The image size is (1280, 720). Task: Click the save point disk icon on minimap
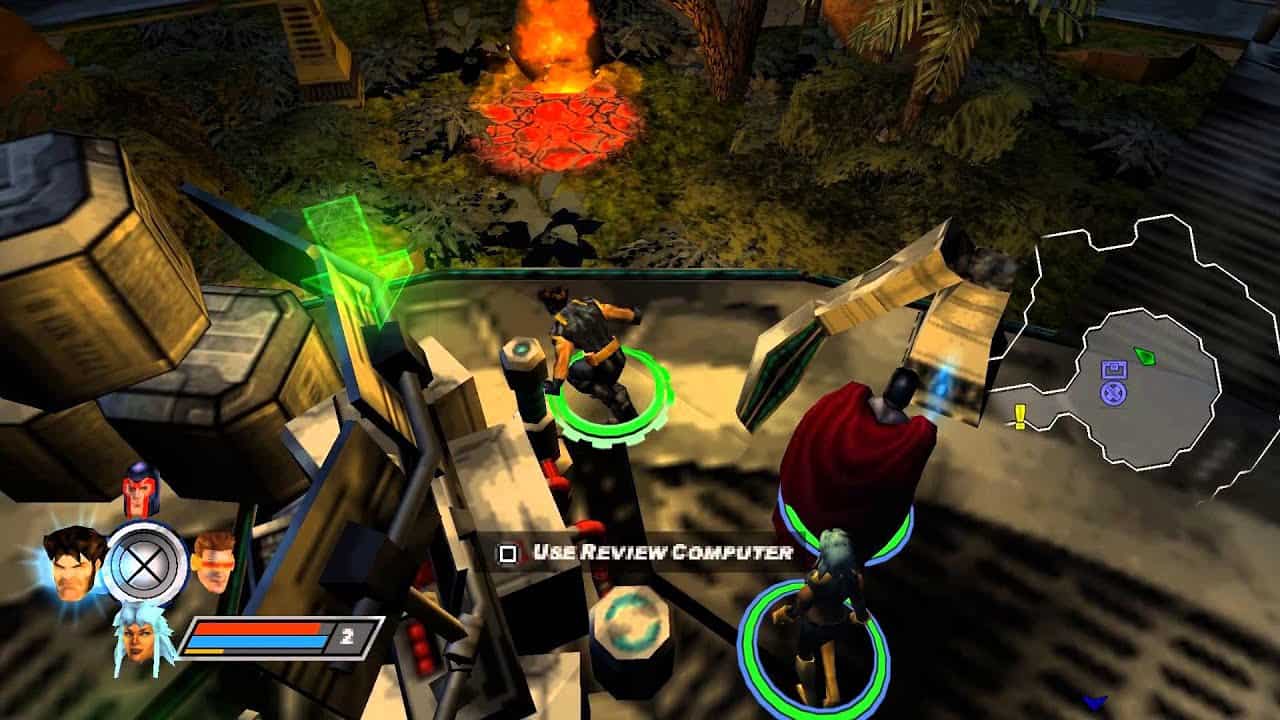[x=1114, y=369]
